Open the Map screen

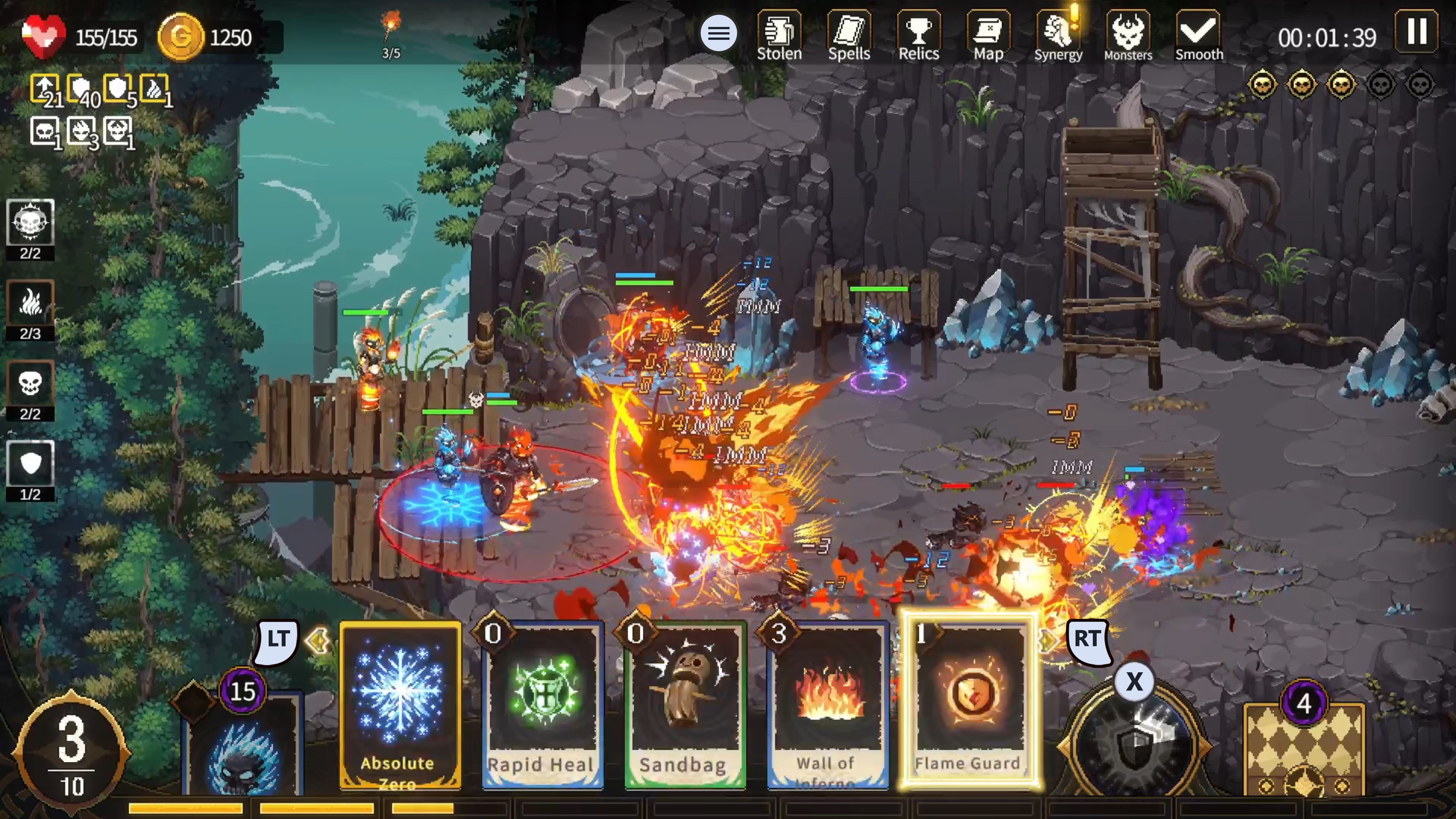point(988,35)
